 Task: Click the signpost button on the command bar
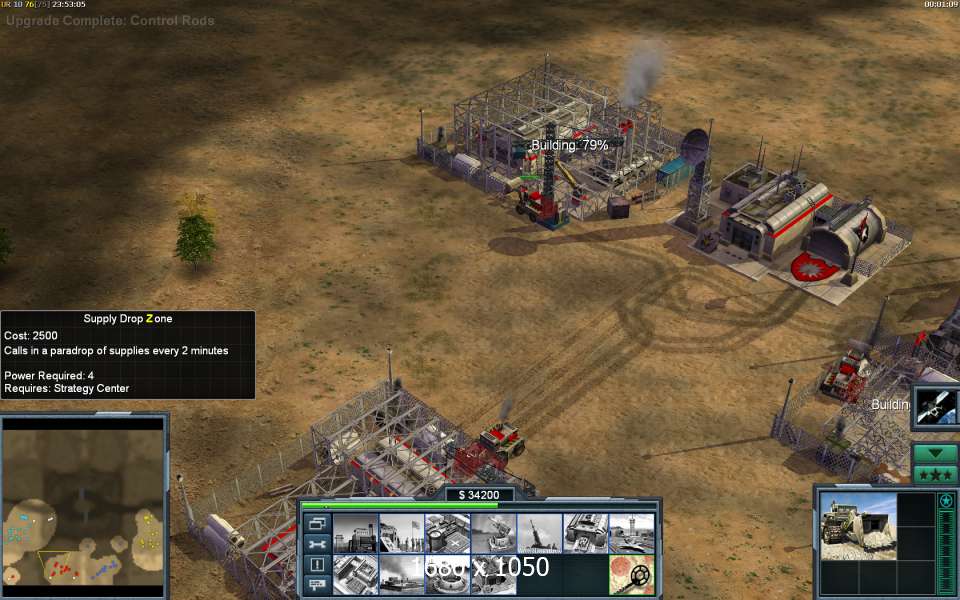(318, 584)
